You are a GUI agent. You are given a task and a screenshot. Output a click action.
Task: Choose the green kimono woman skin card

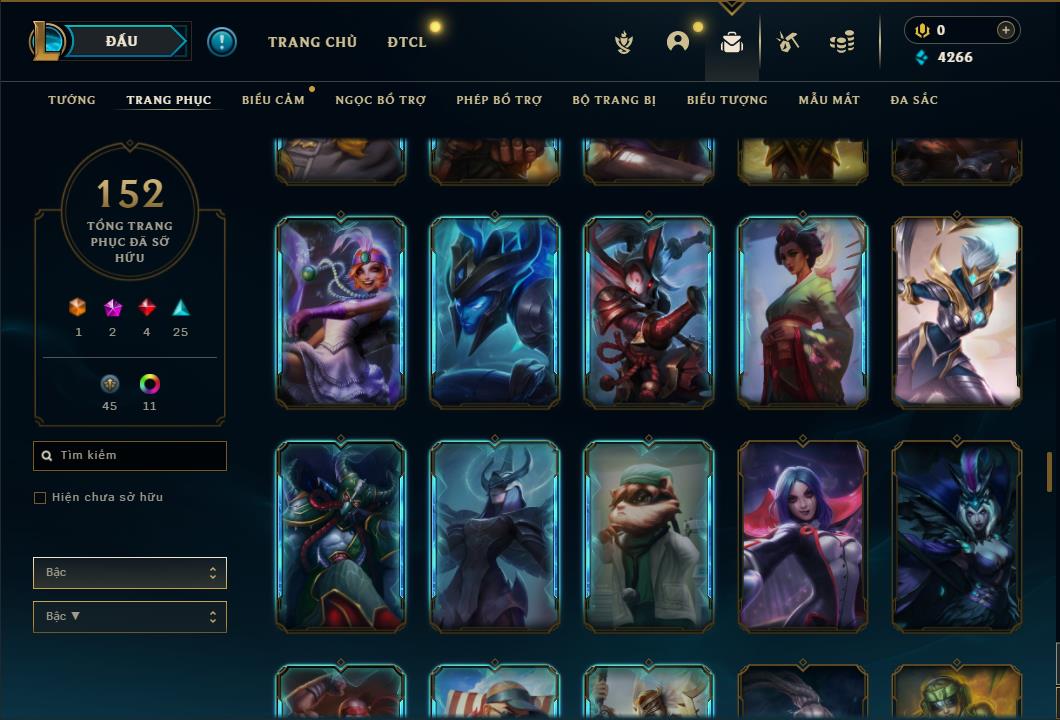[803, 312]
